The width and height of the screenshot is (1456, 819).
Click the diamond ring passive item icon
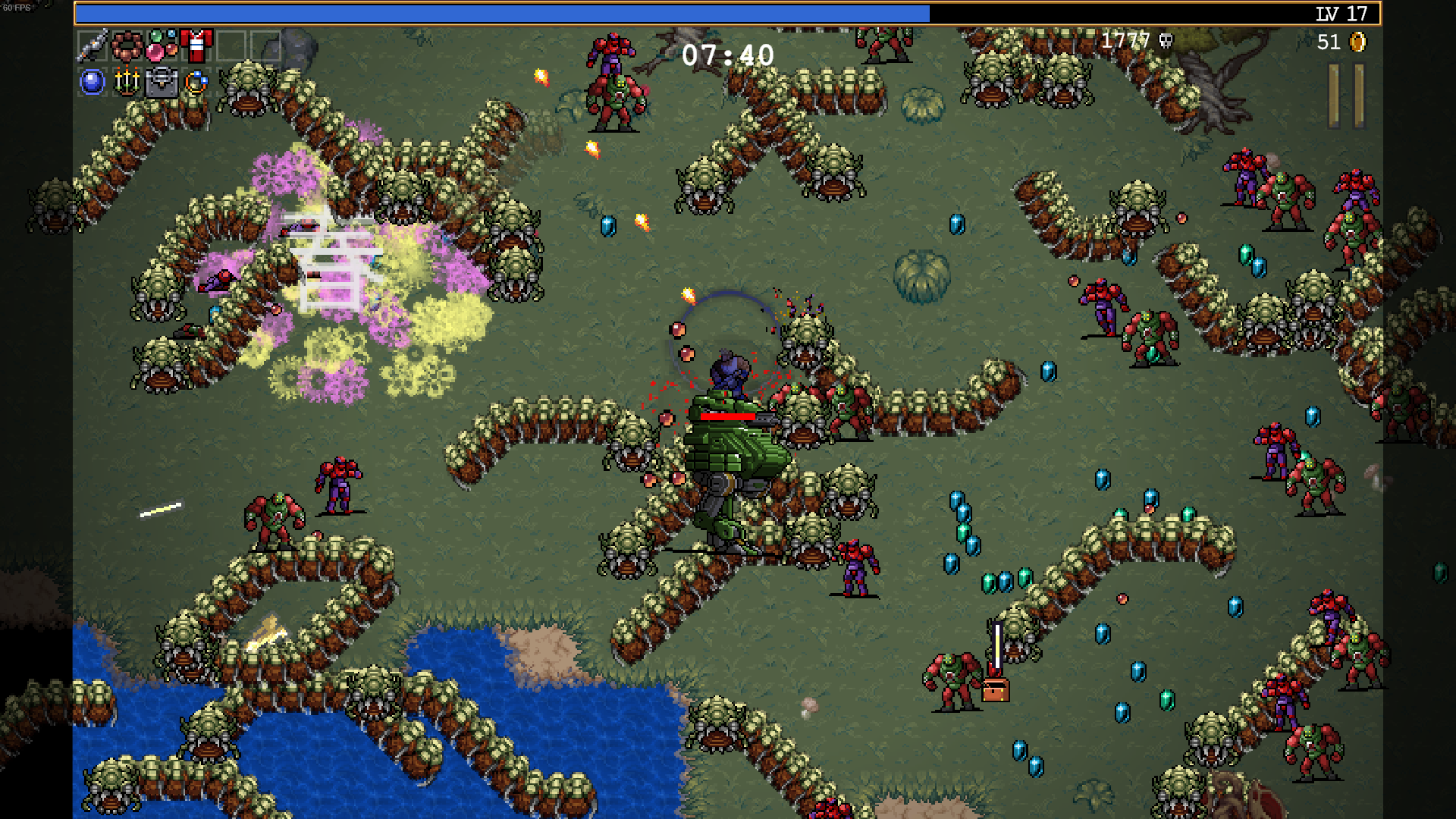196,82
